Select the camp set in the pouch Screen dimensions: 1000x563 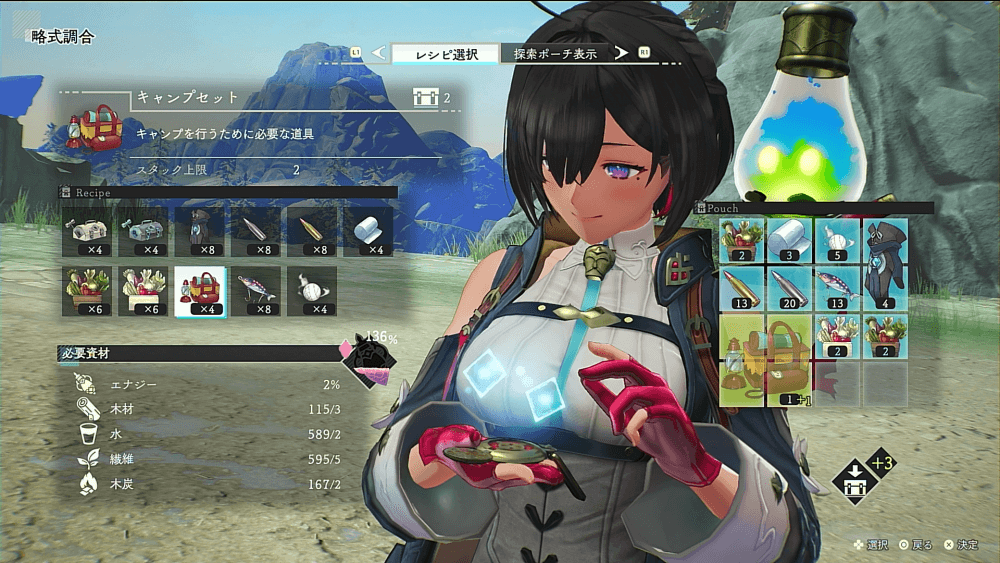click(766, 360)
